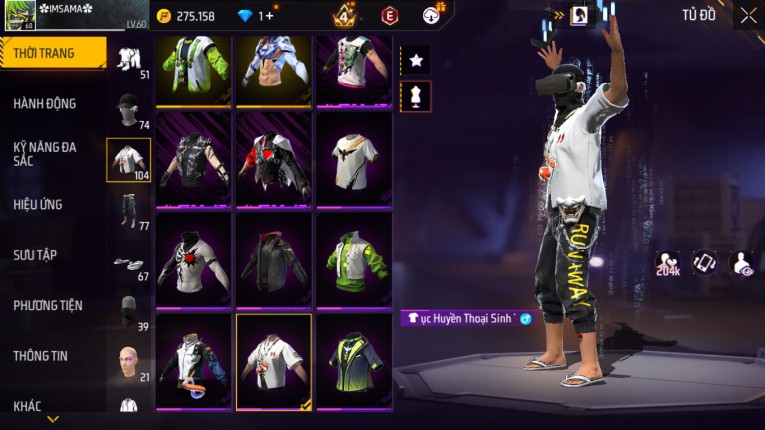765x430 pixels.
Task: Select the black hooded jacket item
Action: 273,260
